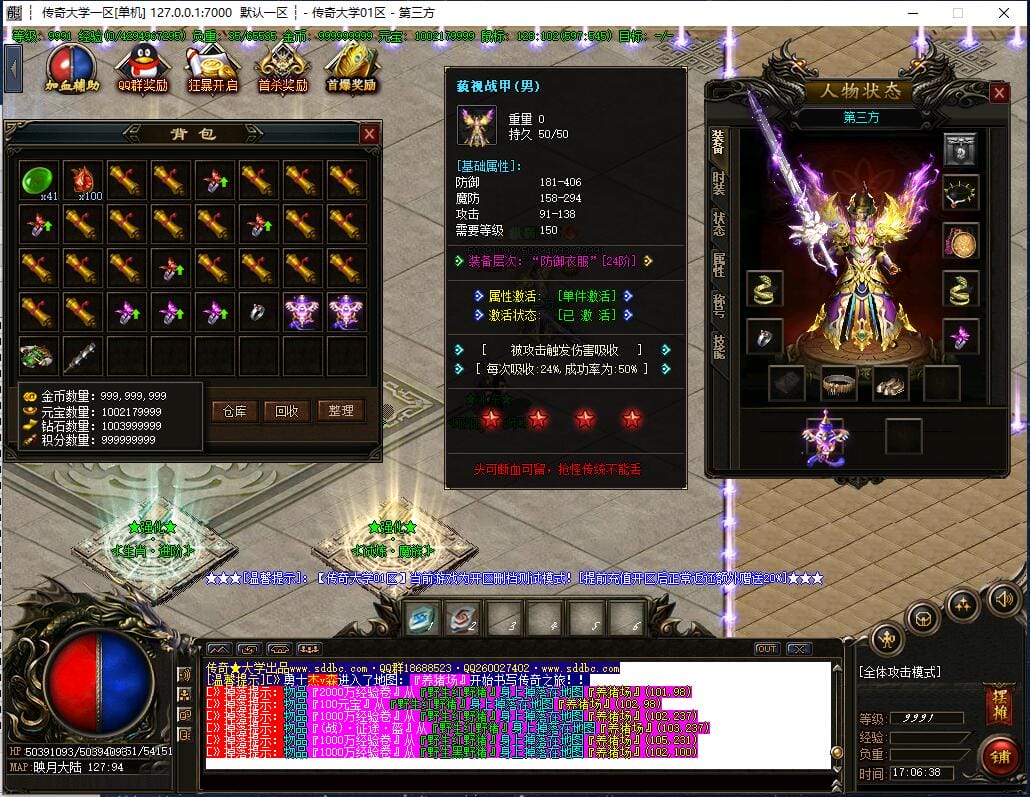1030x797 pixels.
Task: Open the 狂暴开启 berserk icon
Action: [212, 67]
